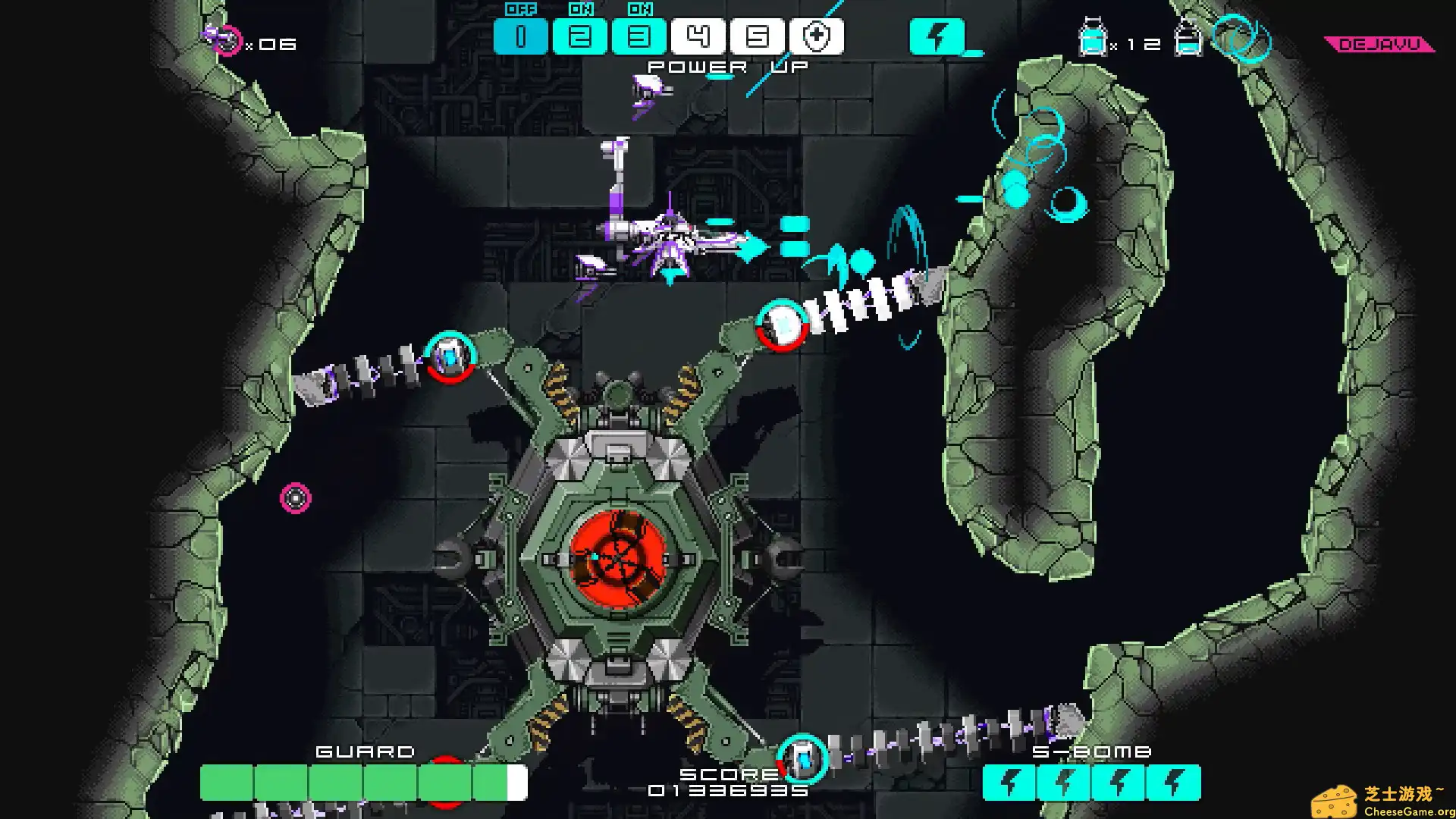1456x819 pixels.
Task: Click the lightning bolt icon beside power ups
Action: click(937, 36)
